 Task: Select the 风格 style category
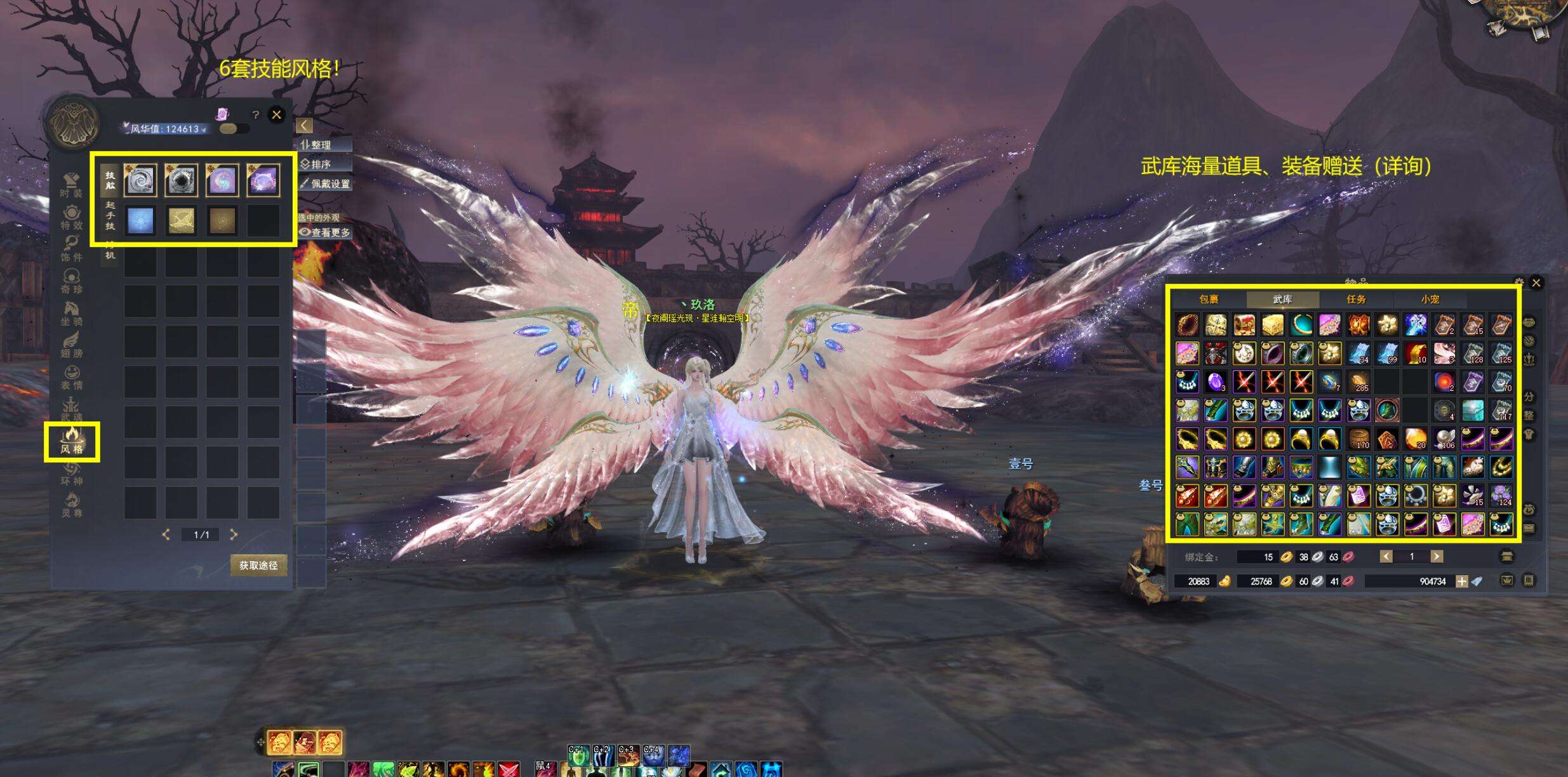pyautogui.click(x=72, y=441)
